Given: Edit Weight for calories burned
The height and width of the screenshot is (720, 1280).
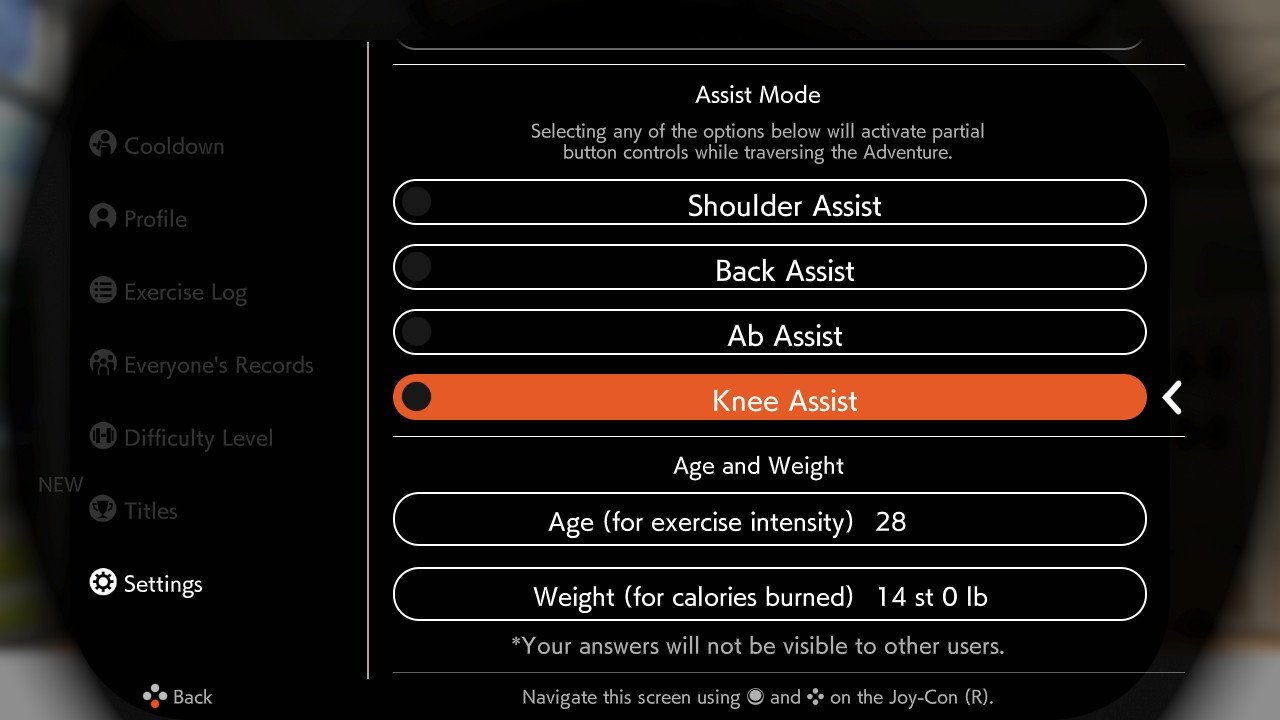Looking at the screenshot, I should click(769, 595).
